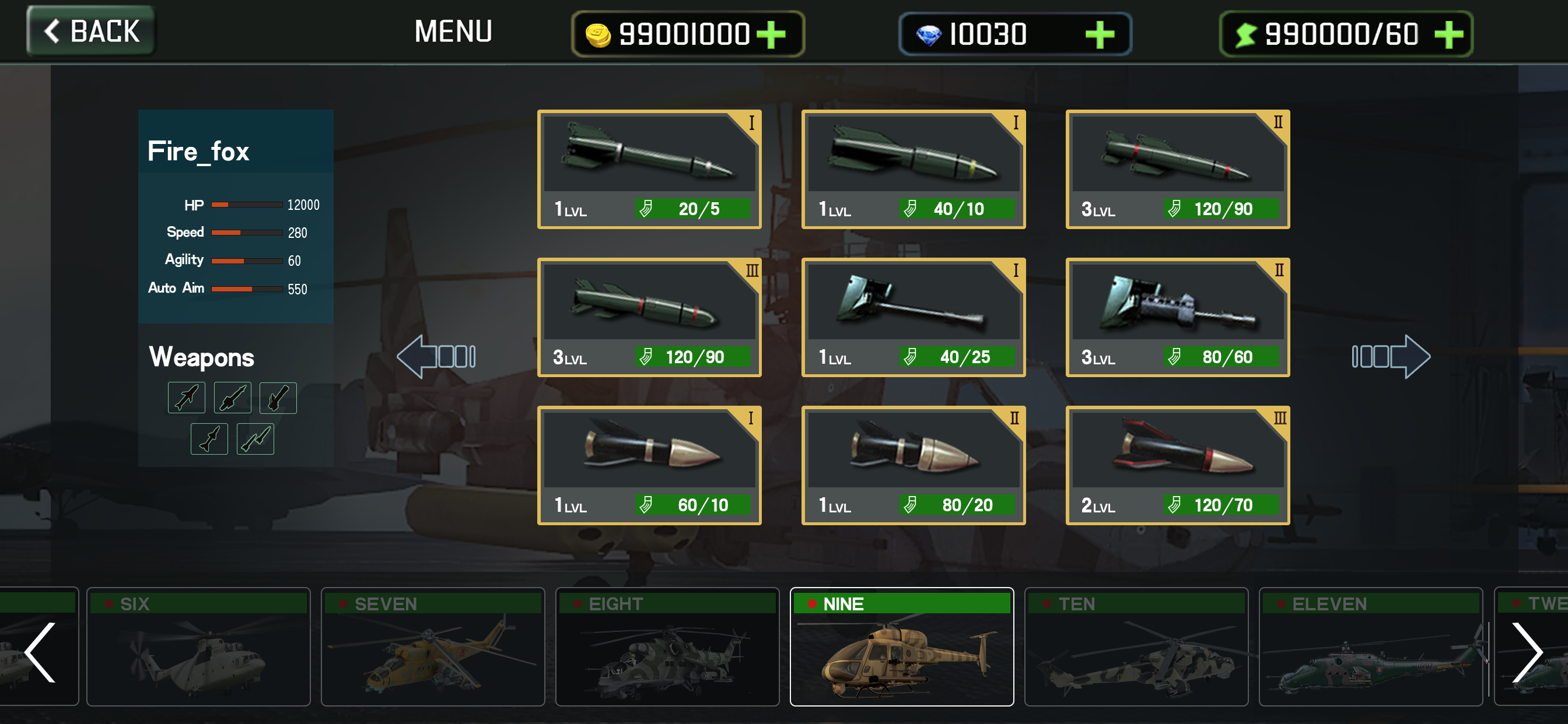Screen dimensions: 1568x724
Task: Select the SEVEN yellow helicopter
Action: [432, 646]
